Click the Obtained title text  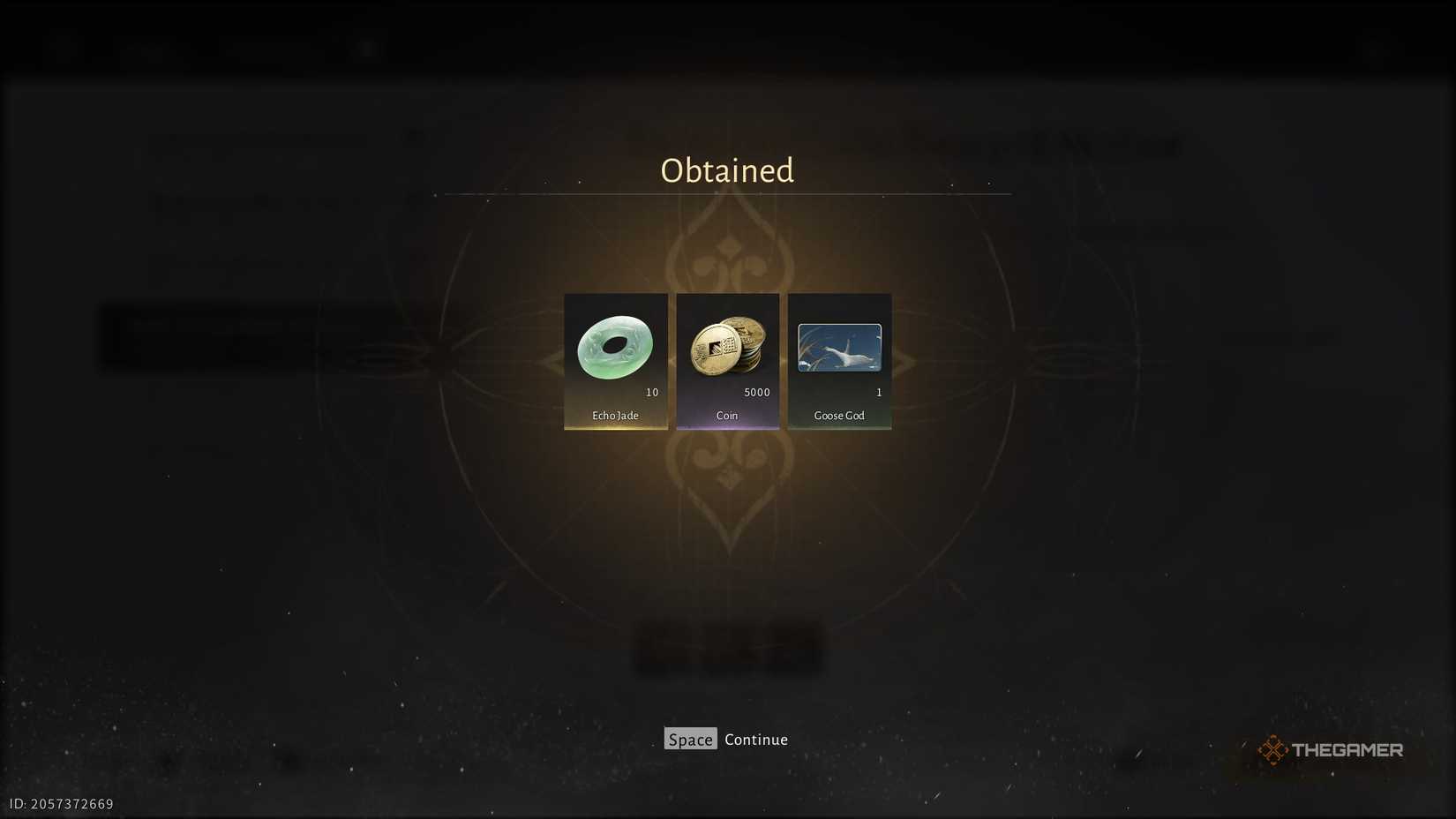726,170
